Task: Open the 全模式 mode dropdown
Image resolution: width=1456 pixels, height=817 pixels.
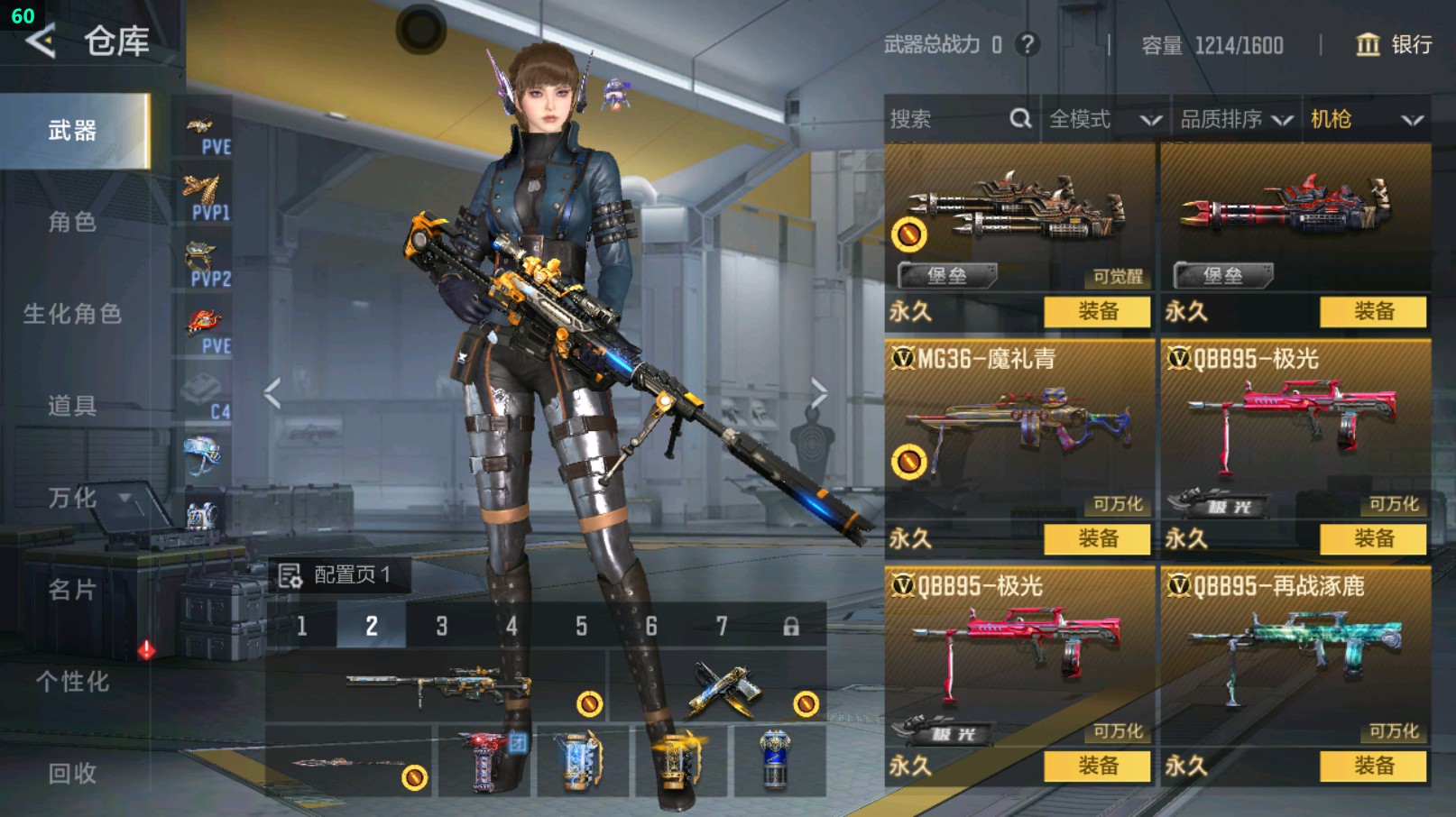Action: (x=1104, y=119)
